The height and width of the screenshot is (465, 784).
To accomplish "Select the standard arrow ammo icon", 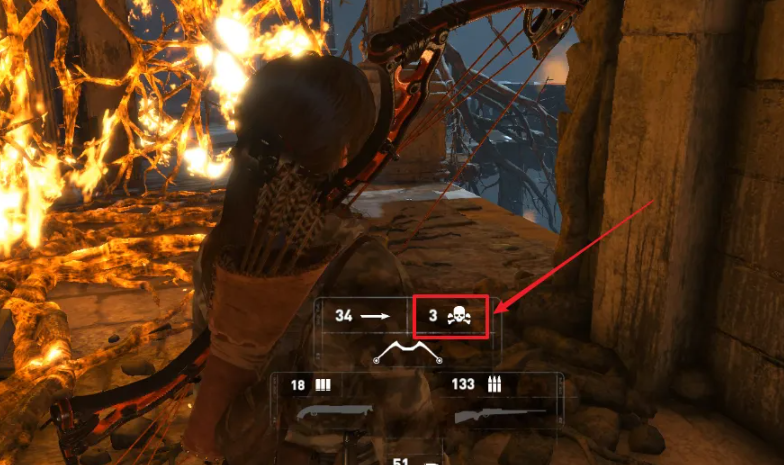I will 377,316.
